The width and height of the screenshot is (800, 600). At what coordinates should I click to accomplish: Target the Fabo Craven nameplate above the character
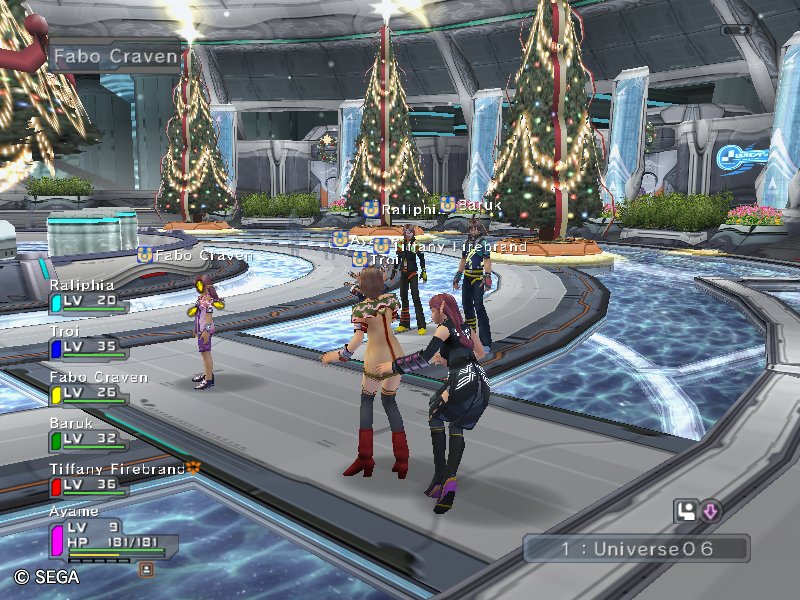195,255
